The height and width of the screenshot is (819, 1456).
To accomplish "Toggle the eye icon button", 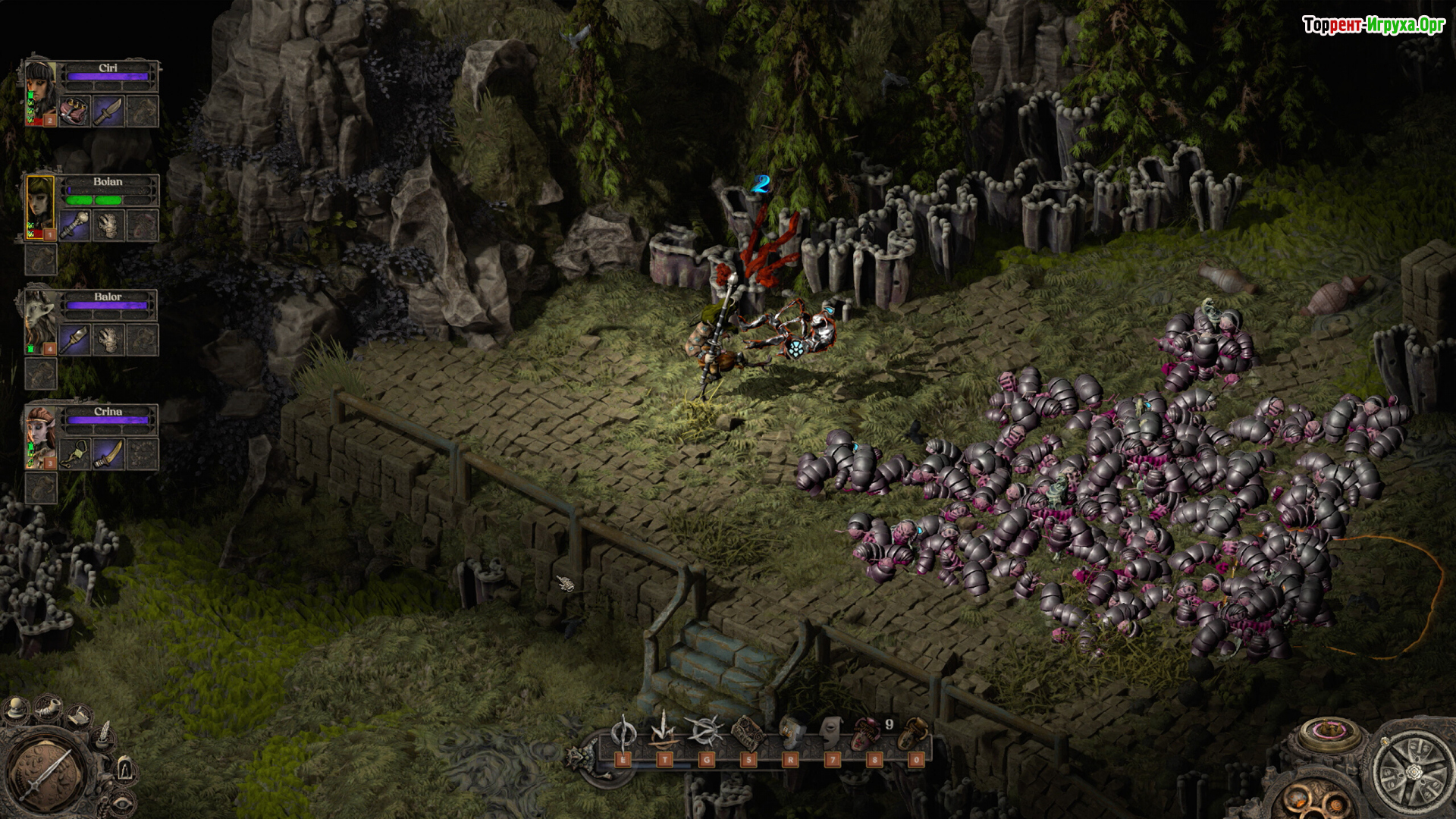I will pyautogui.click(x=121, y=802).
